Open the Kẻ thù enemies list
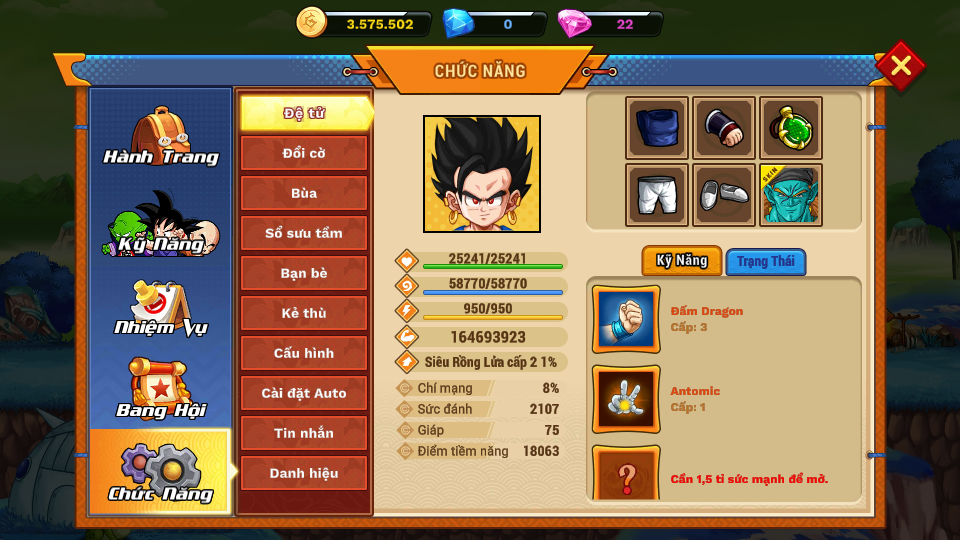960x540 pixels. [304, 313]
